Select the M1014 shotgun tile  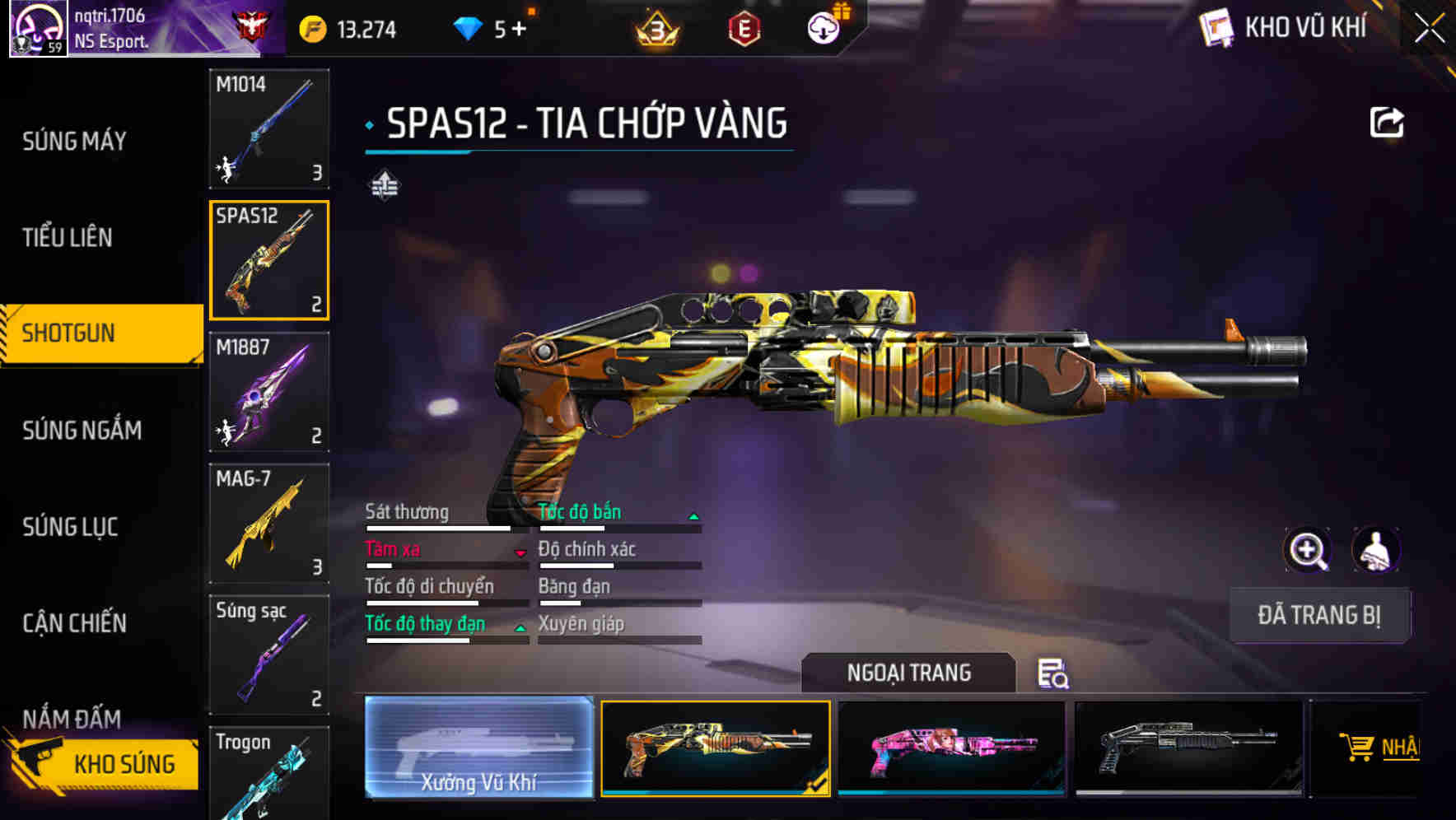pos(269,128)
